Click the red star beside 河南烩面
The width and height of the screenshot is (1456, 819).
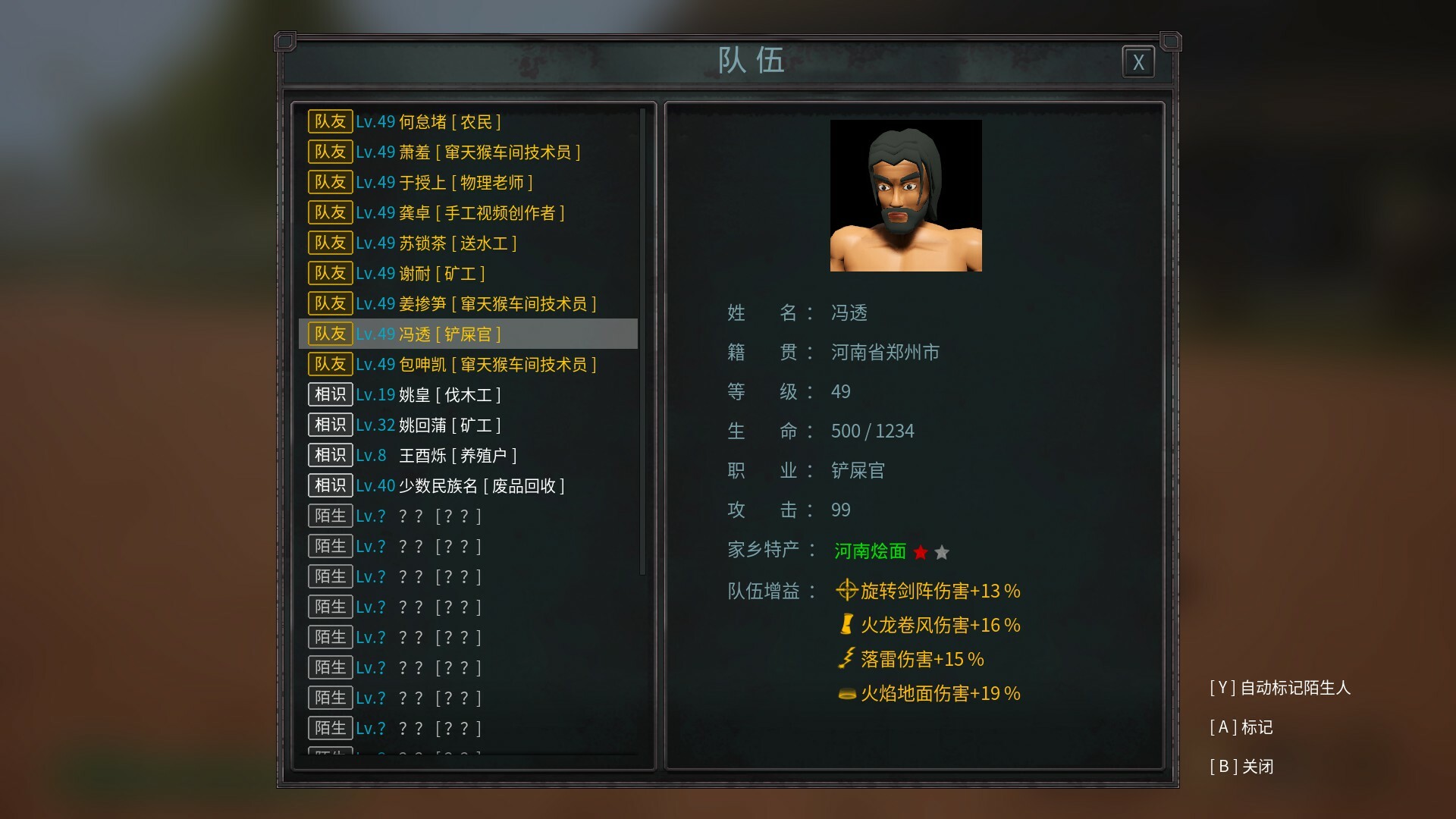coord(921,553)
